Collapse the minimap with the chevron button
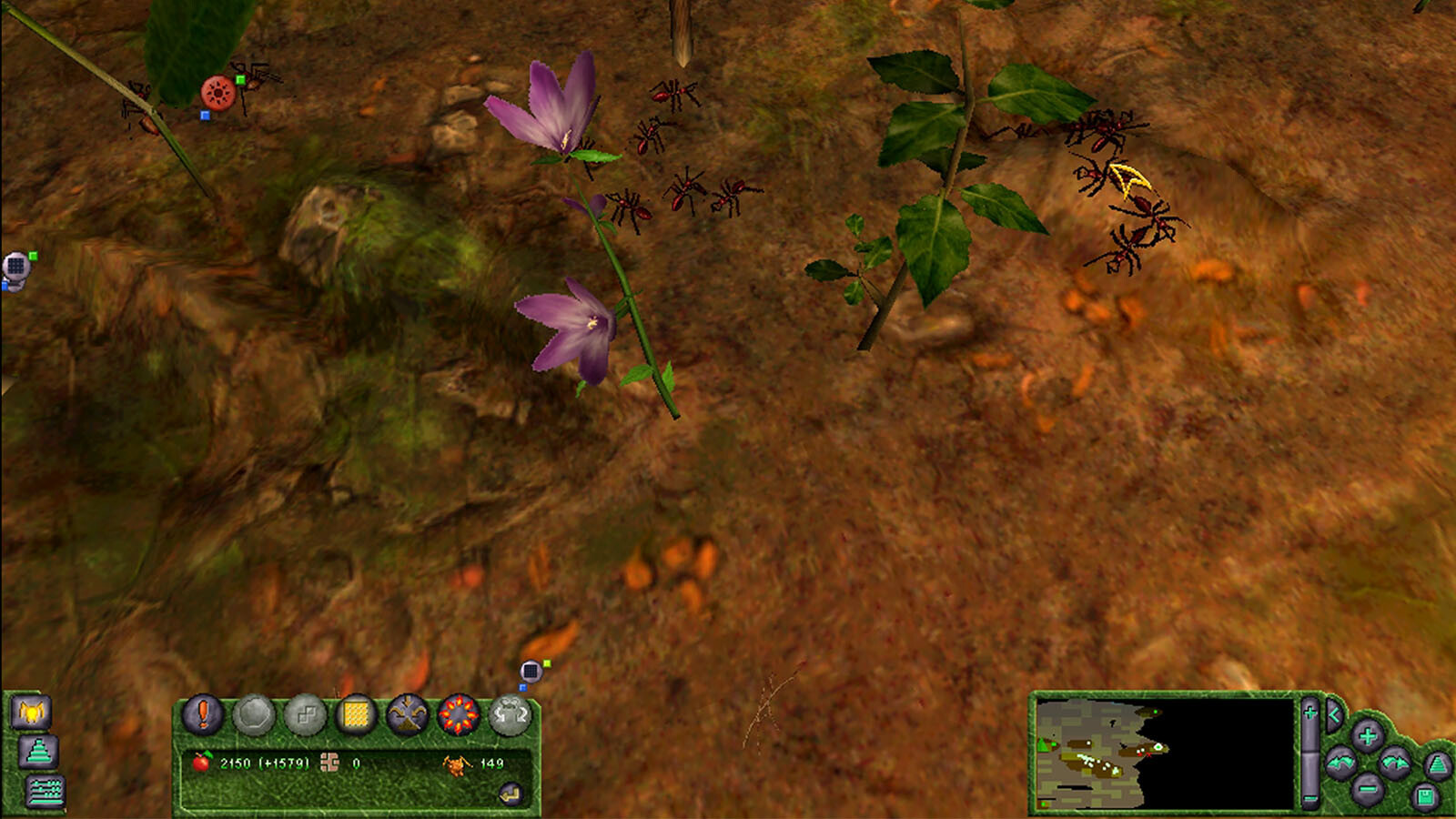 pos(1334,715)
